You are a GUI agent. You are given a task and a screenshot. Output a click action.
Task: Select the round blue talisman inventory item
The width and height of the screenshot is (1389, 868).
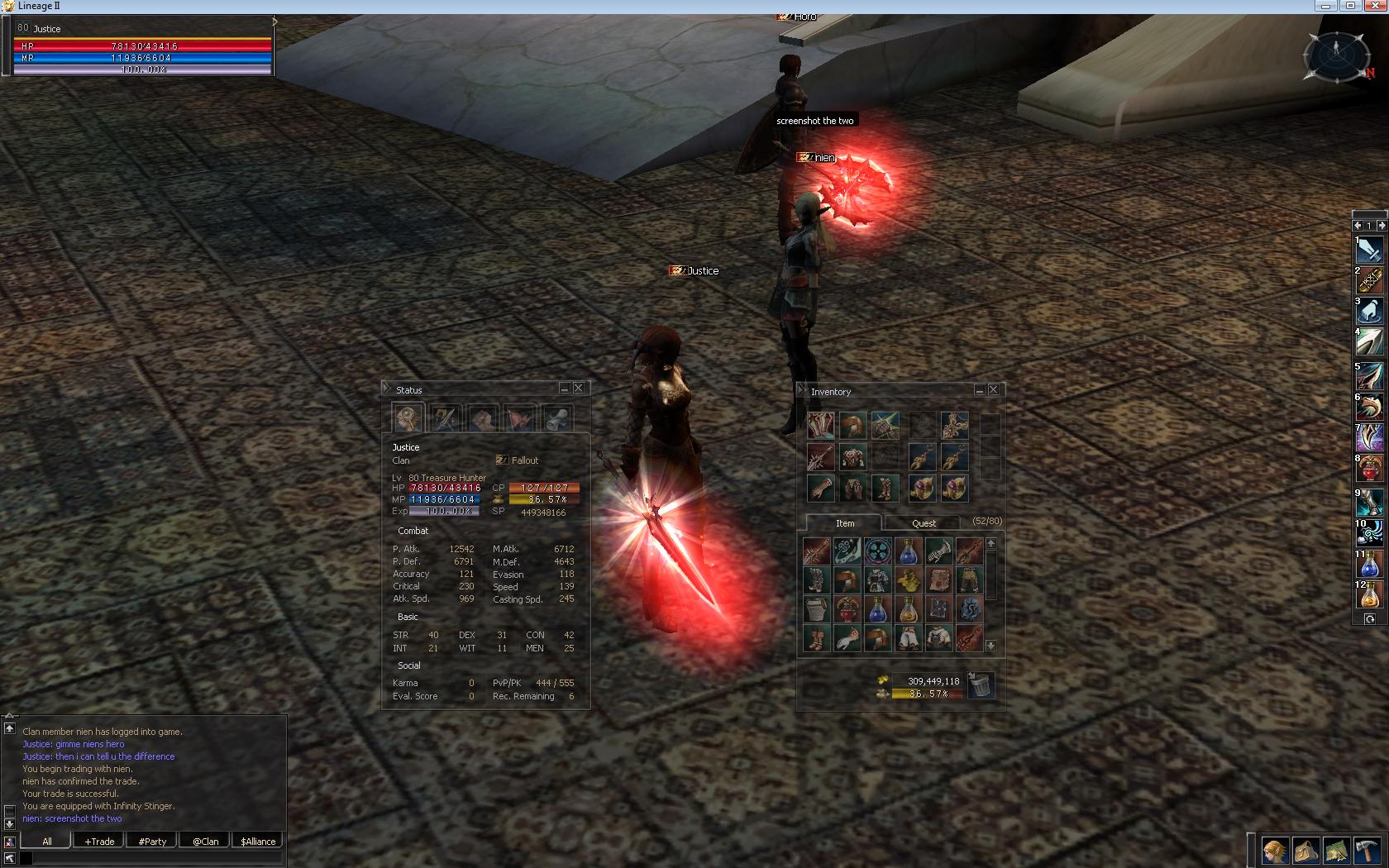(877, 551)
